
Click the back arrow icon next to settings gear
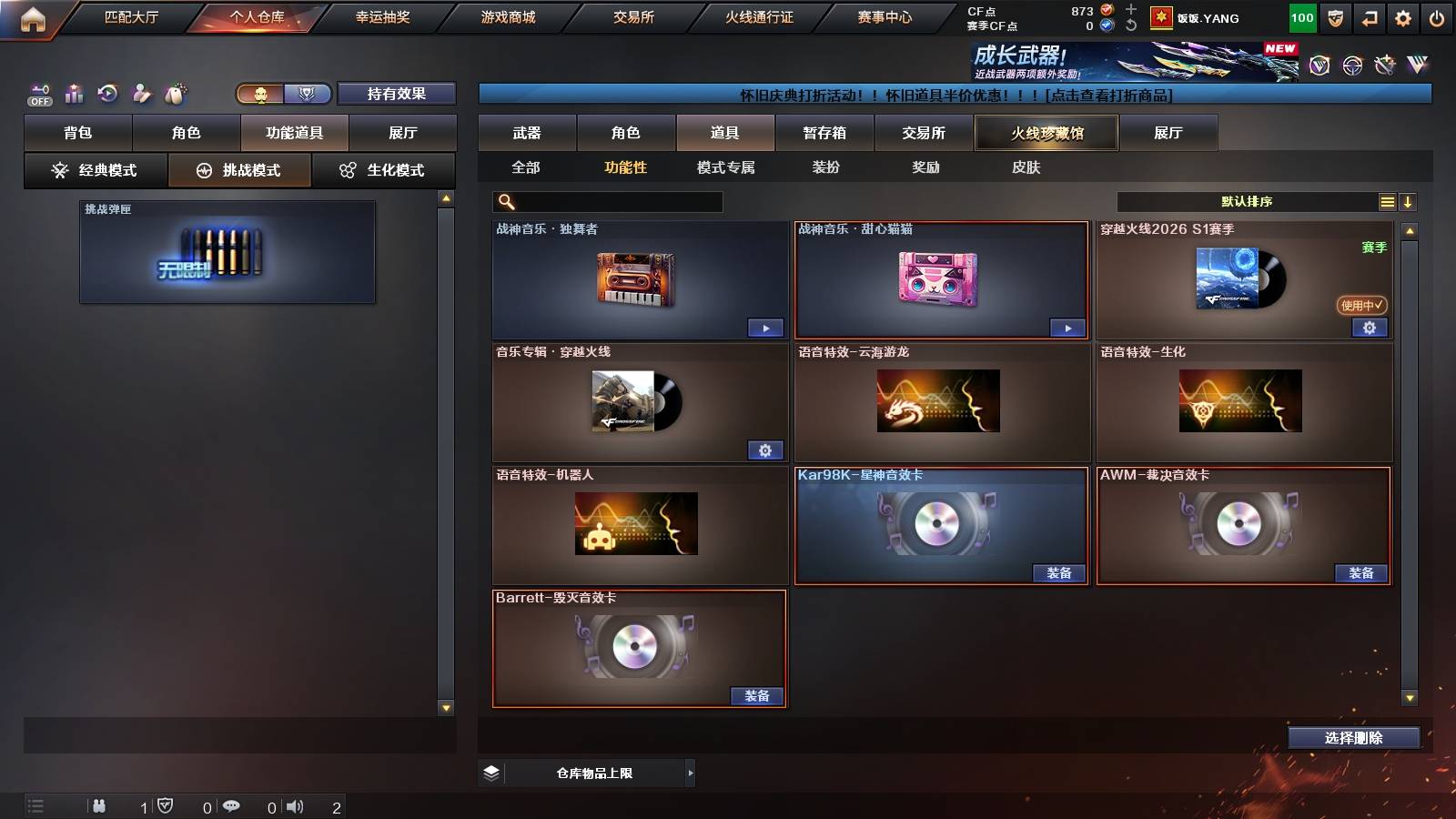point(1368,17)
